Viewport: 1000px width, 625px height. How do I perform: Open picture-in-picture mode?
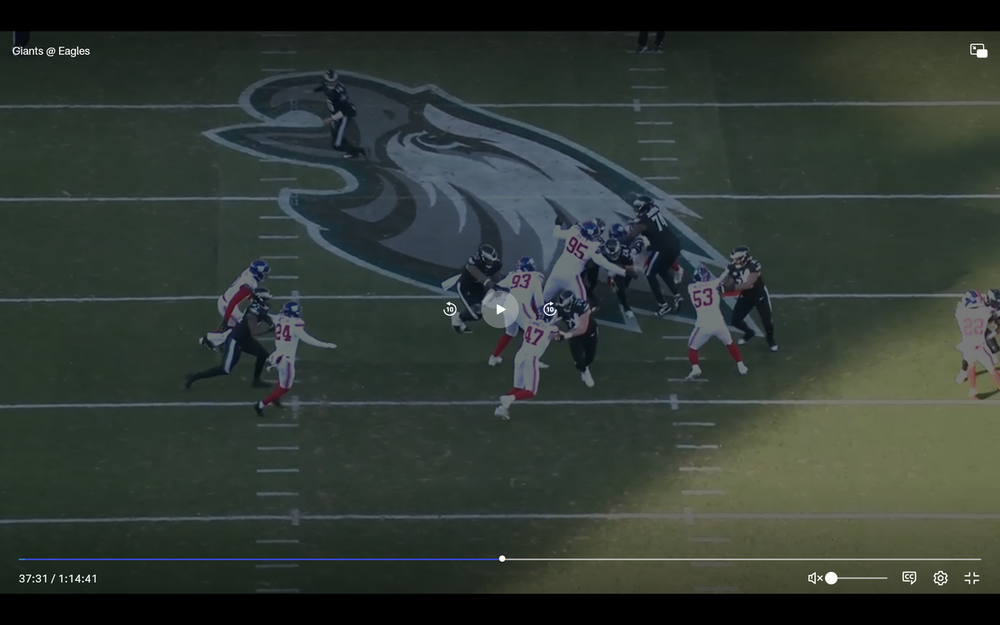tap(978, 51)
